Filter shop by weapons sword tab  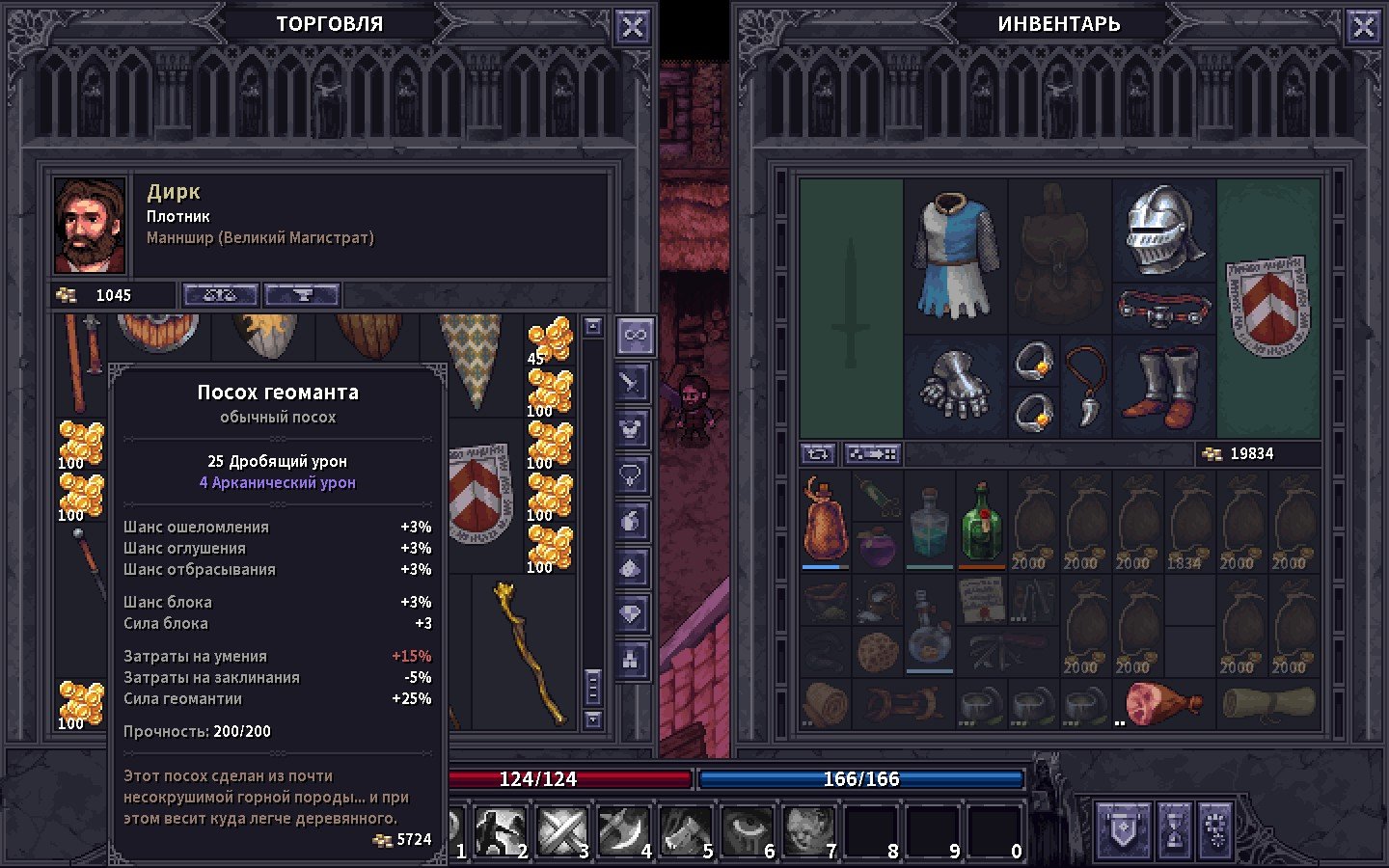[633, 382]
